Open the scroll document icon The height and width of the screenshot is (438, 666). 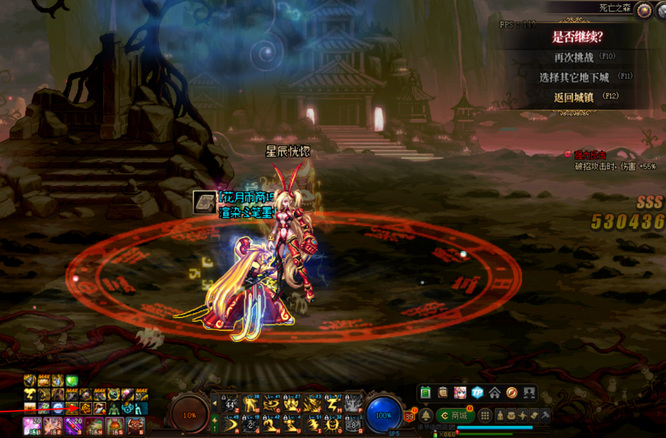tap(443, 392)
